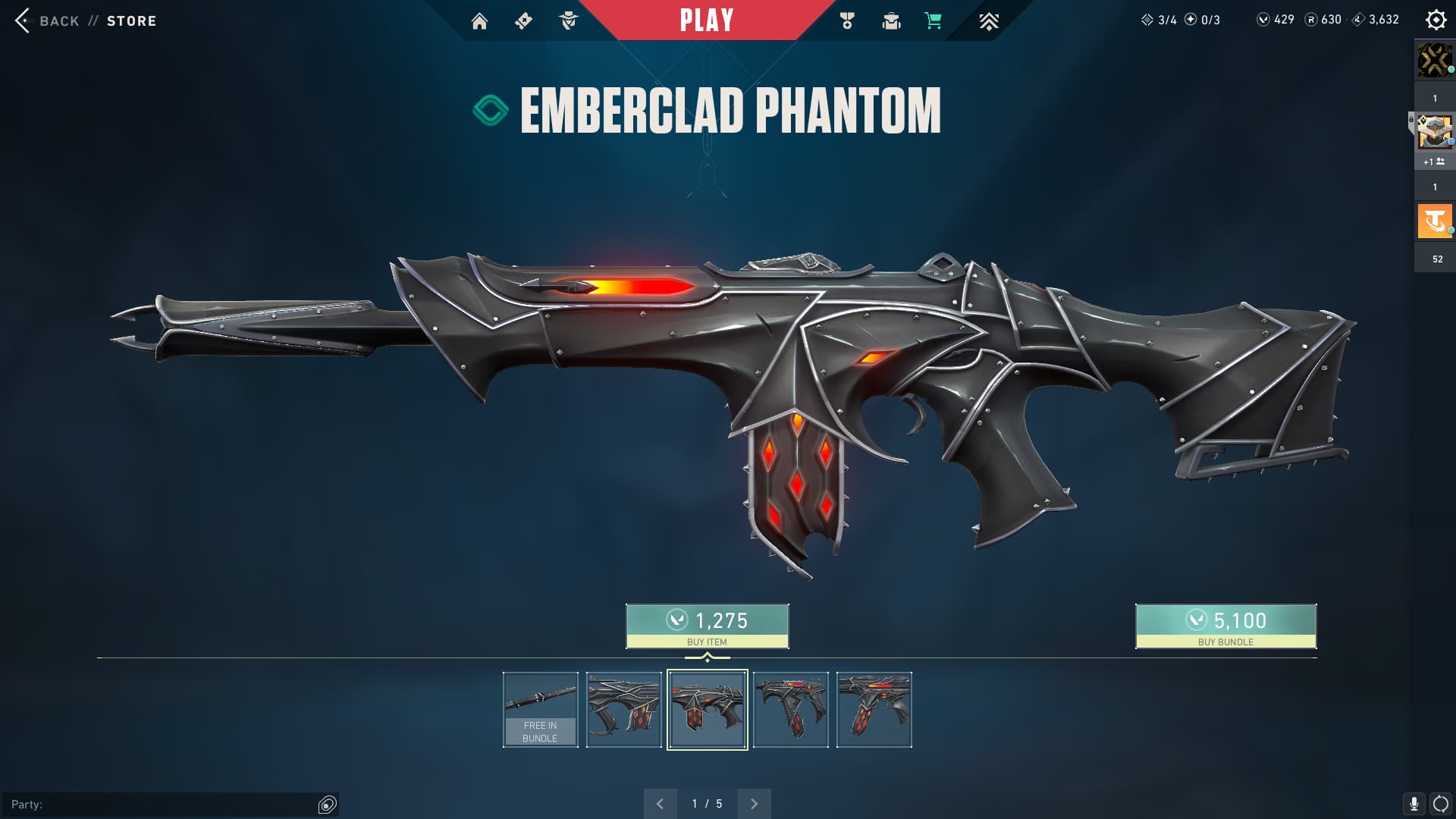Open the Career medal icon
The image size is (1456, 819).
pos(847,21)
